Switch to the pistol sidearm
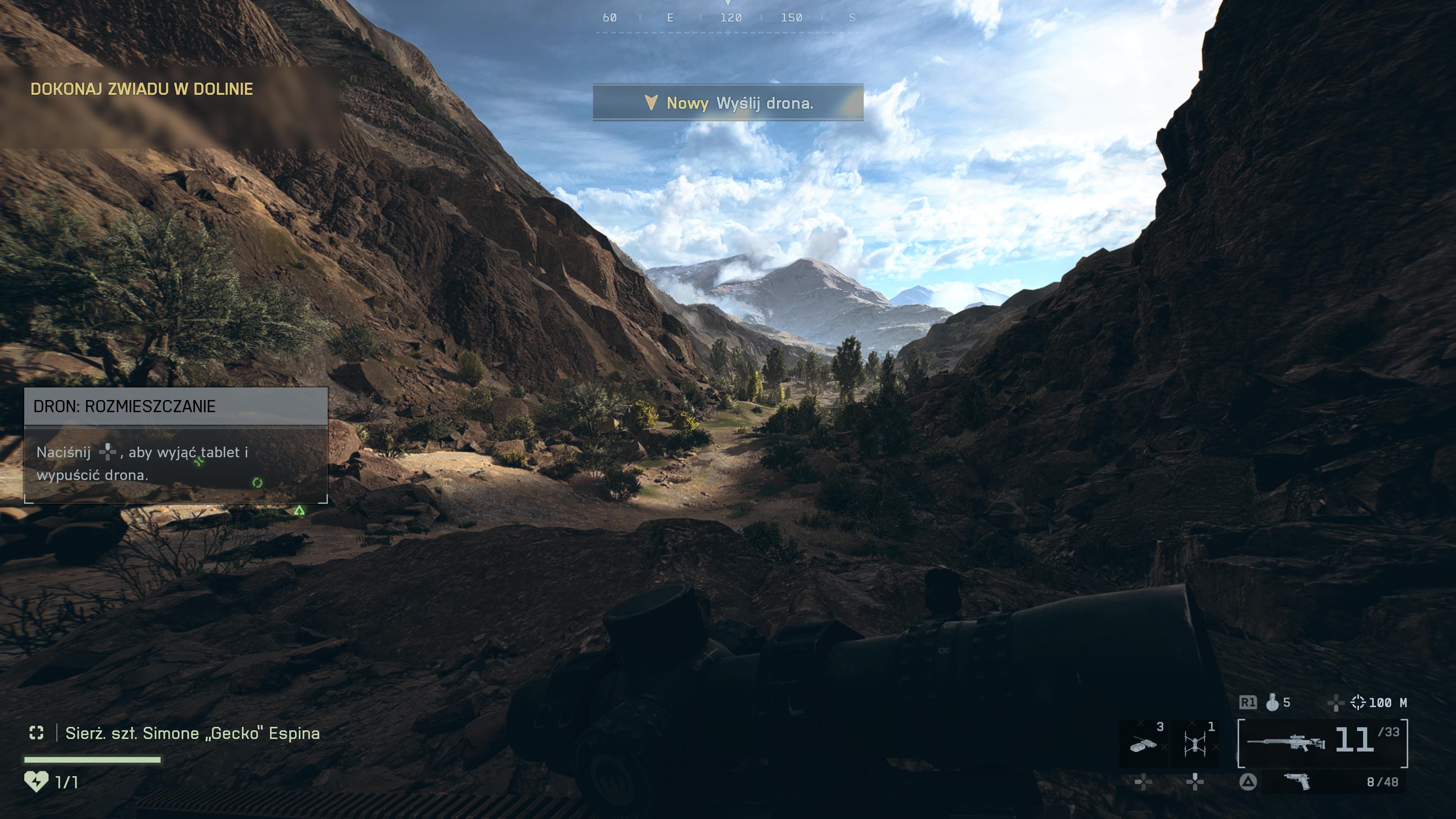 click(1297, 781)
